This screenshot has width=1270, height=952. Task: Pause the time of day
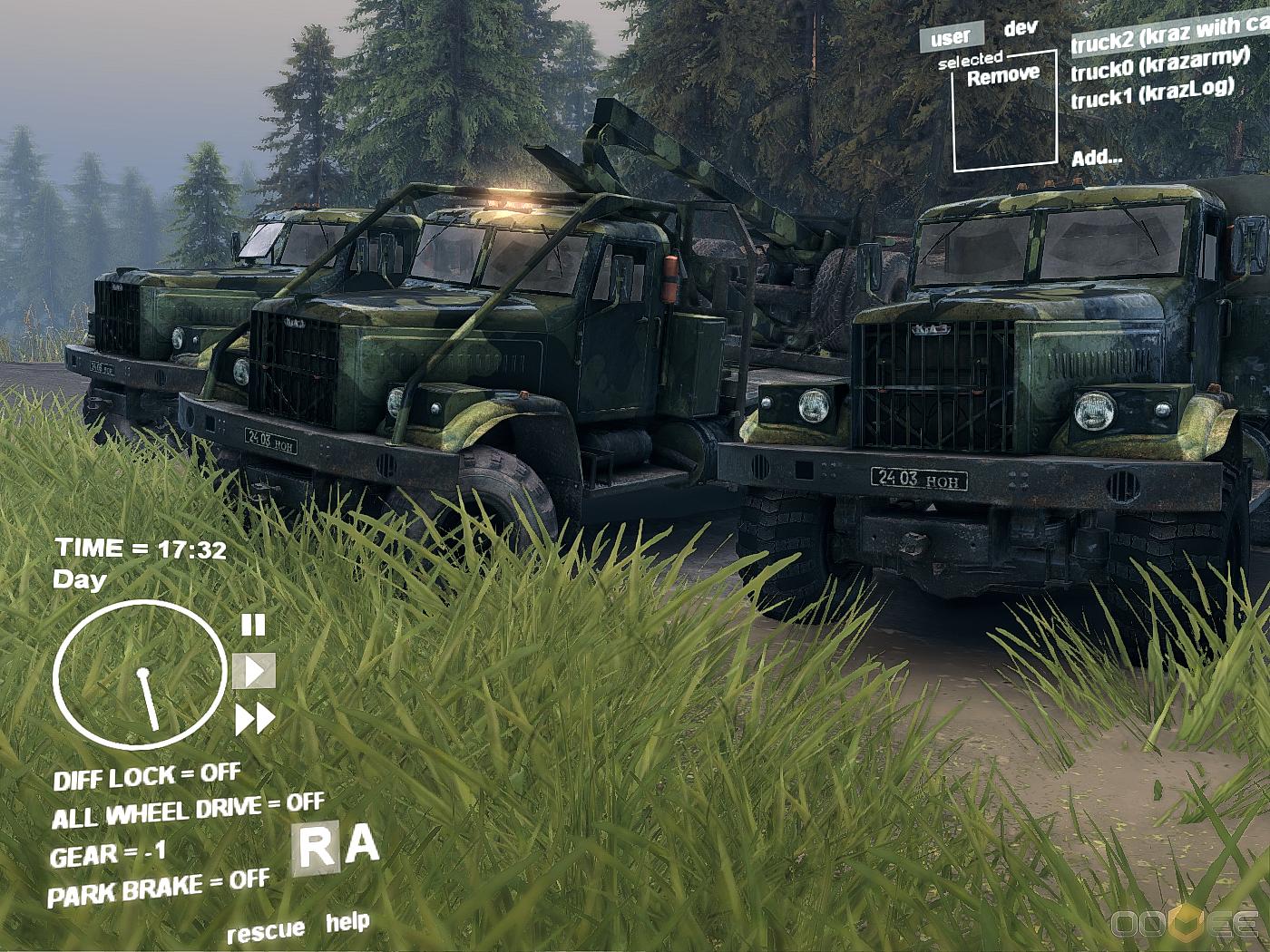tap(253, 625)
